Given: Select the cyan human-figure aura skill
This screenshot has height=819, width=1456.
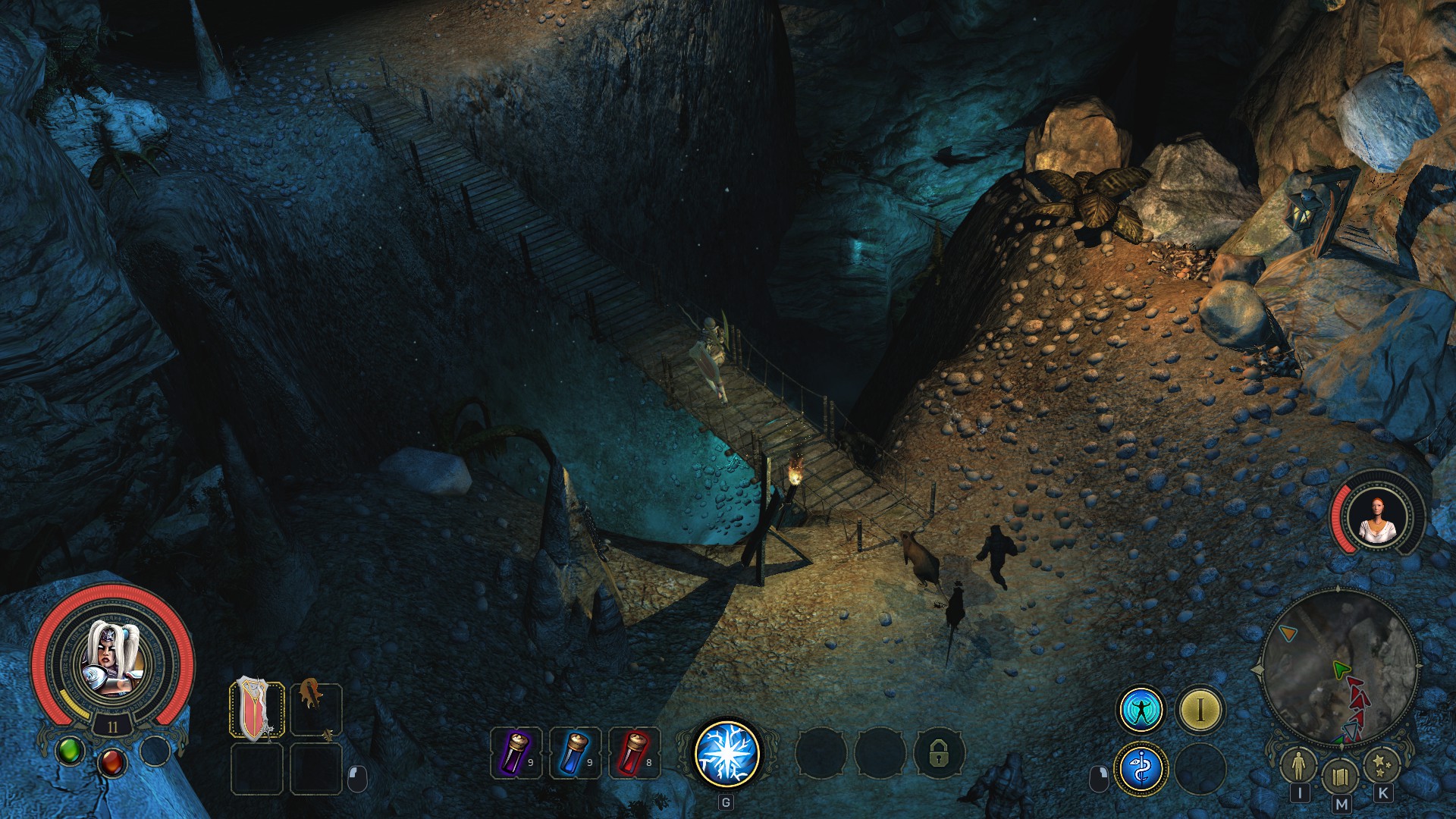Looking at the screenshot, I should (1141, 710).
